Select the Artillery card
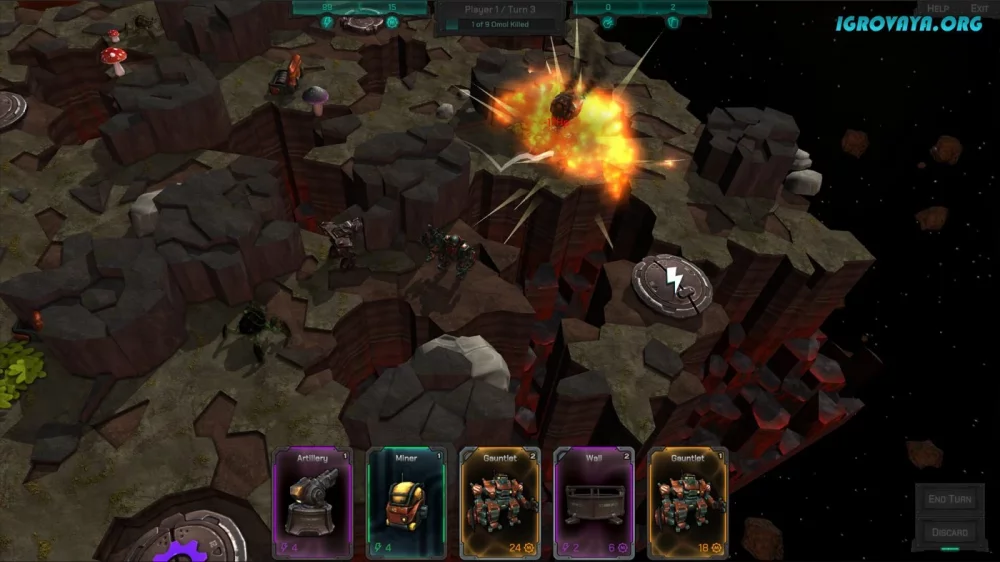1000x562 pixels. [313, 502]
